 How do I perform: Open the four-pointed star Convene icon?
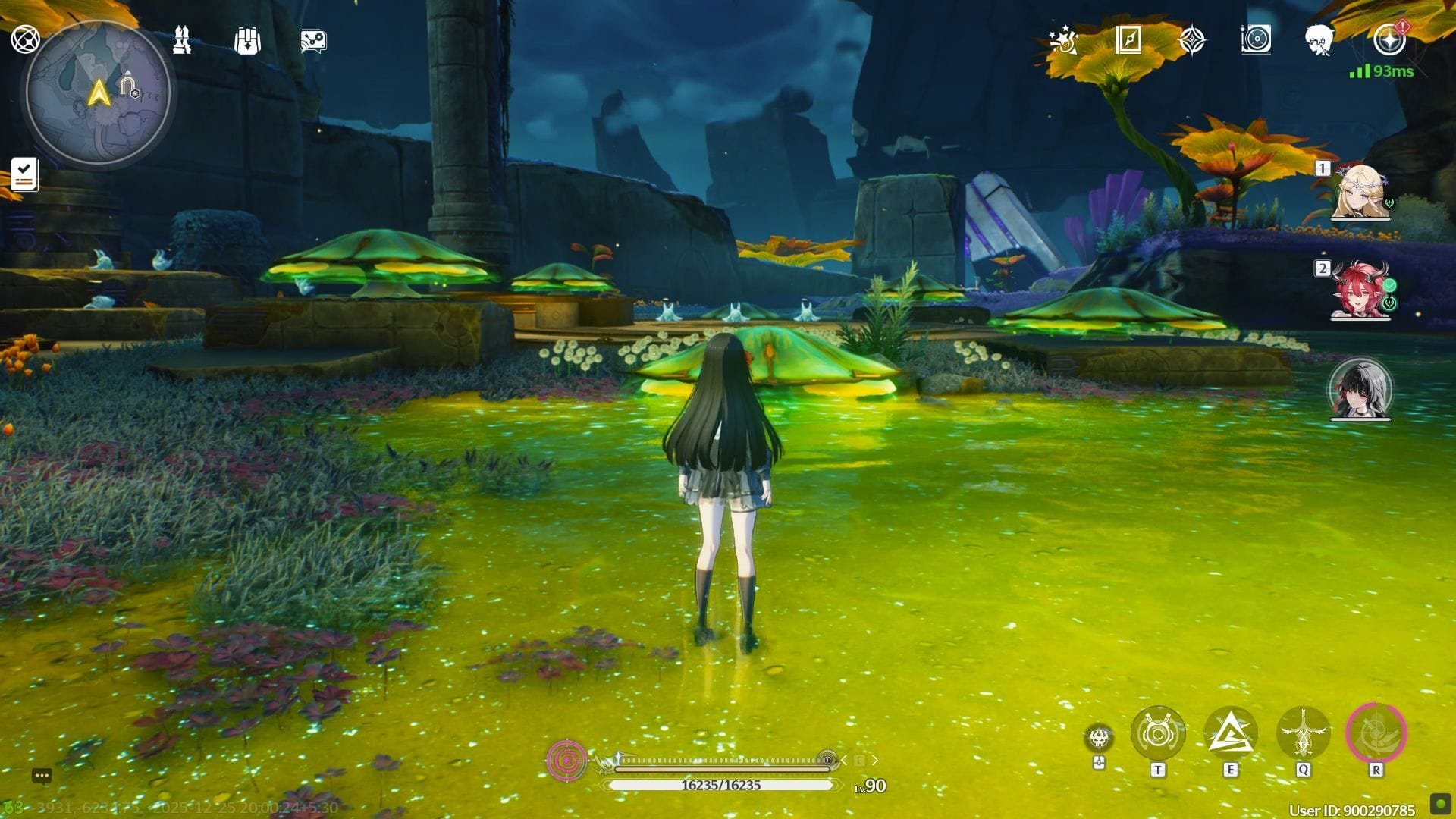1192,40
